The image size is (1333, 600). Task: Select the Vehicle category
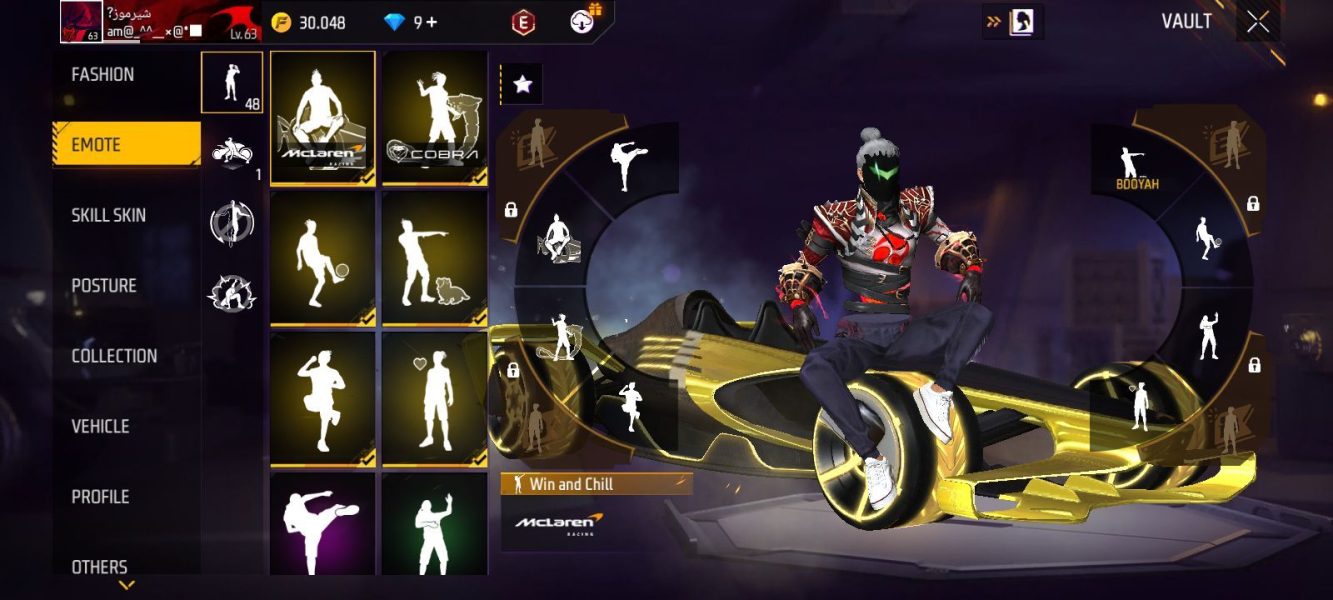[x=100, y=427]
